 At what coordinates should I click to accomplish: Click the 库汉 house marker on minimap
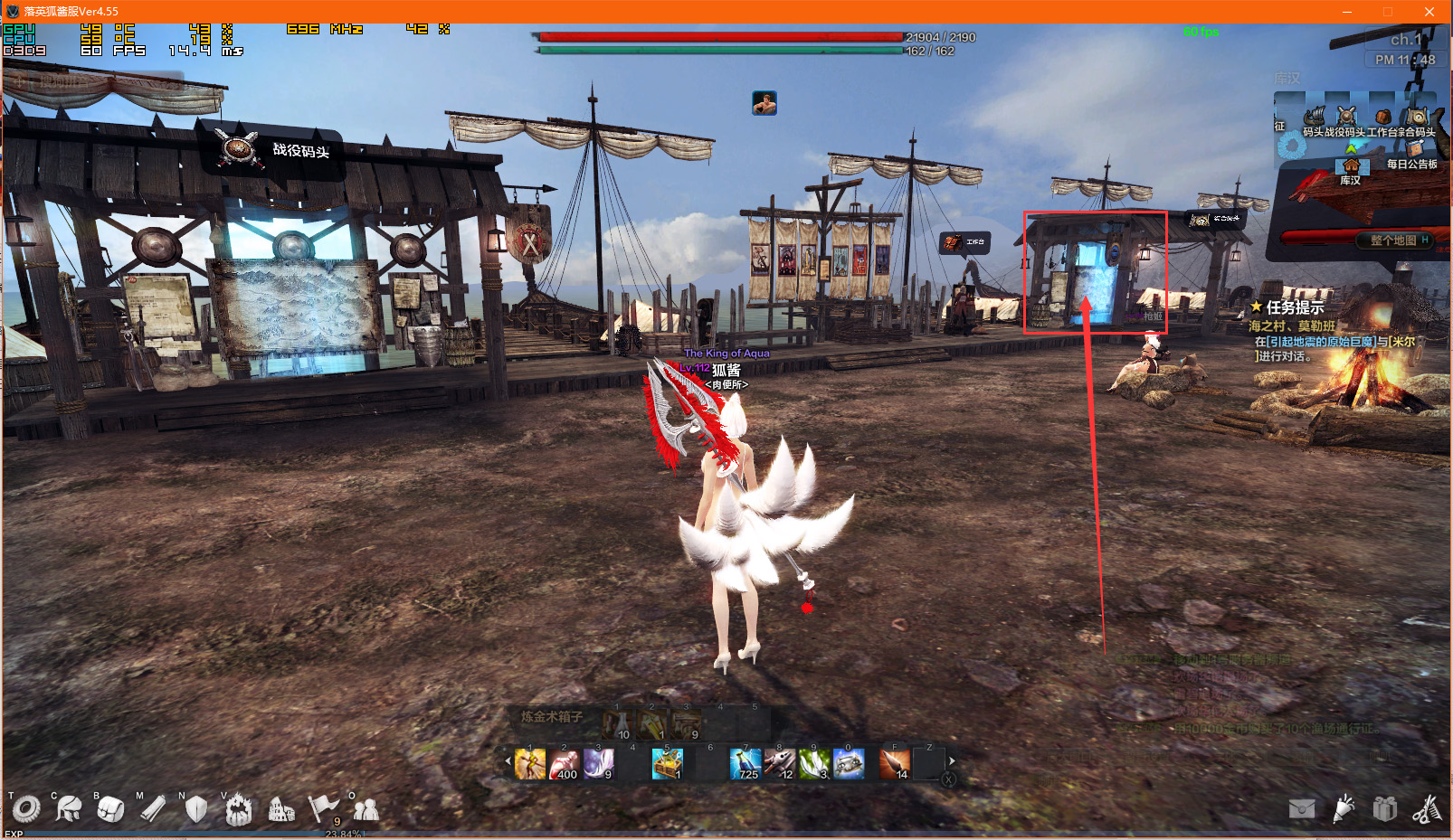pyautogui.click(x=1351, y=166)
